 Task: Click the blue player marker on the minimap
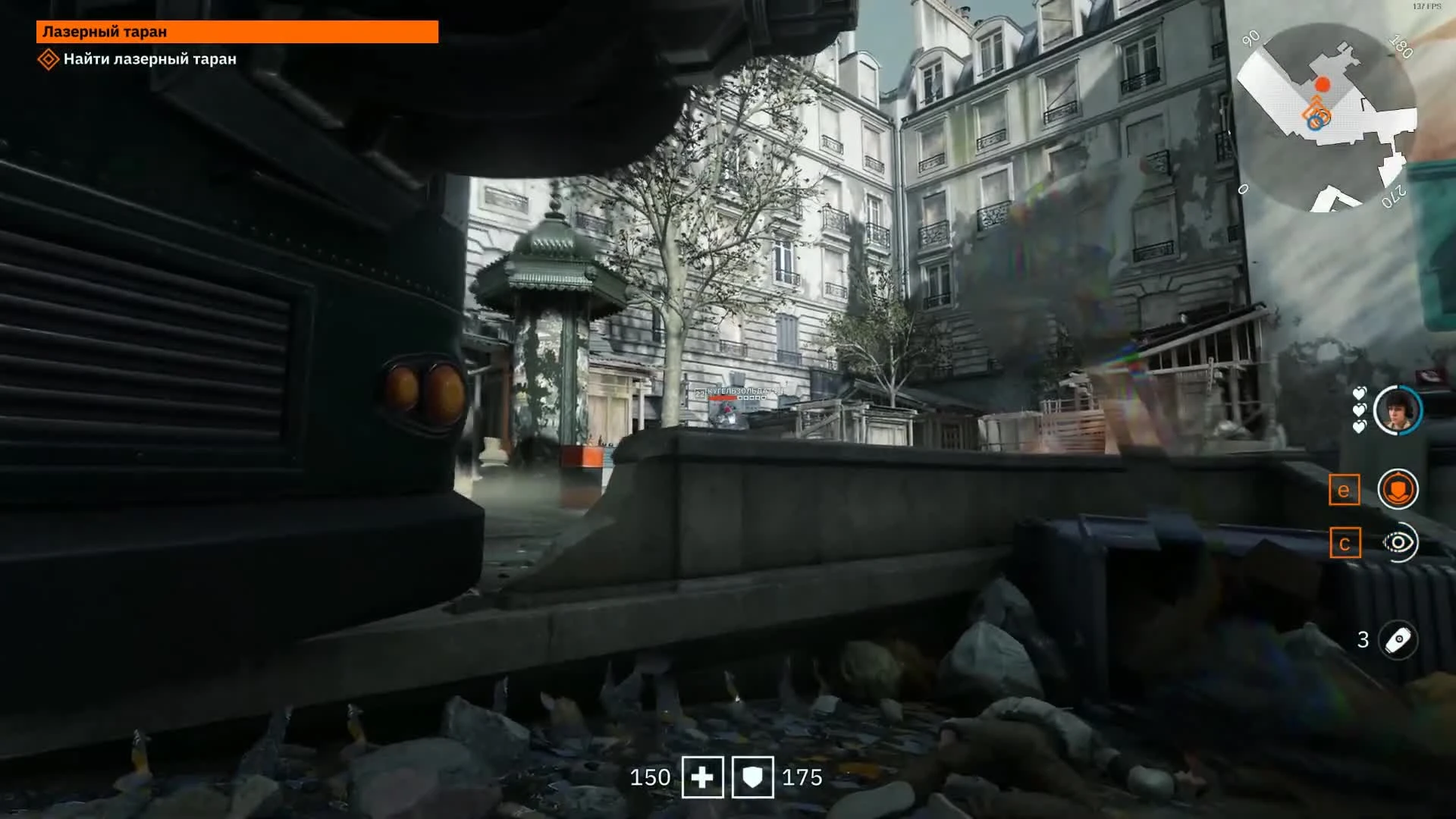[x=1314, y=124]
